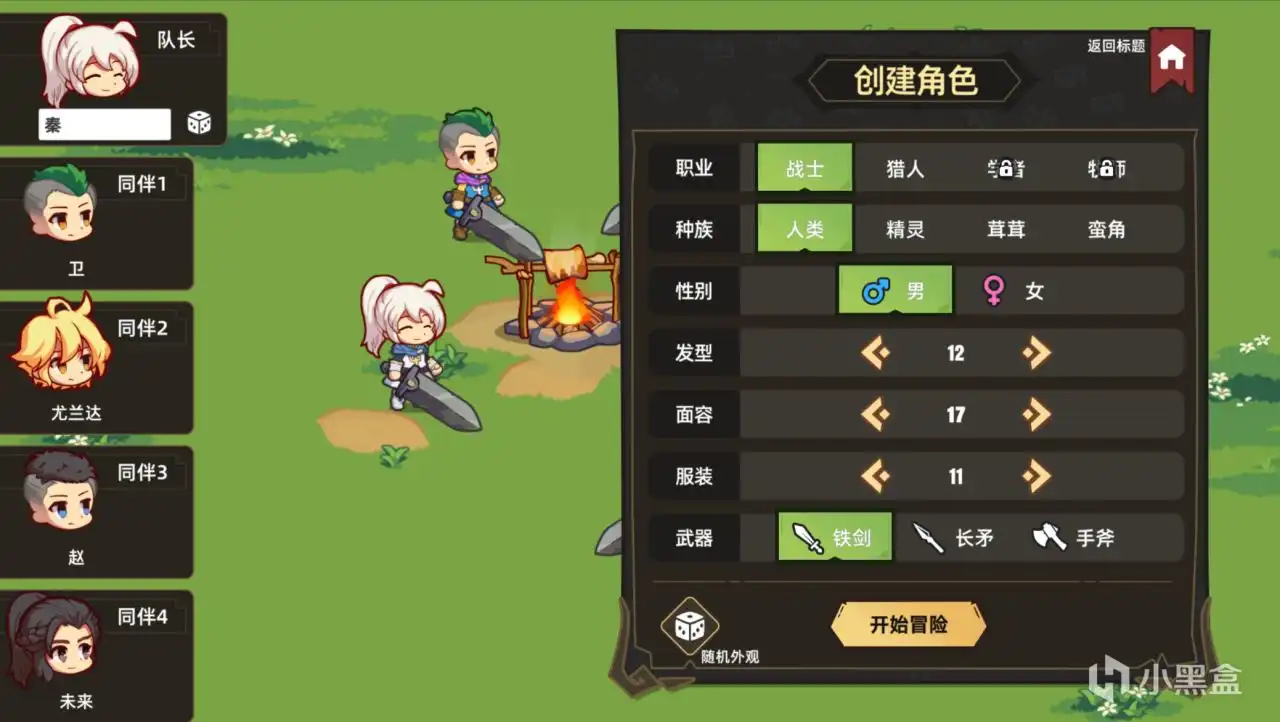Choose the 蛮角 race option
The image size is (1280, 722).
pos(1110,228)
